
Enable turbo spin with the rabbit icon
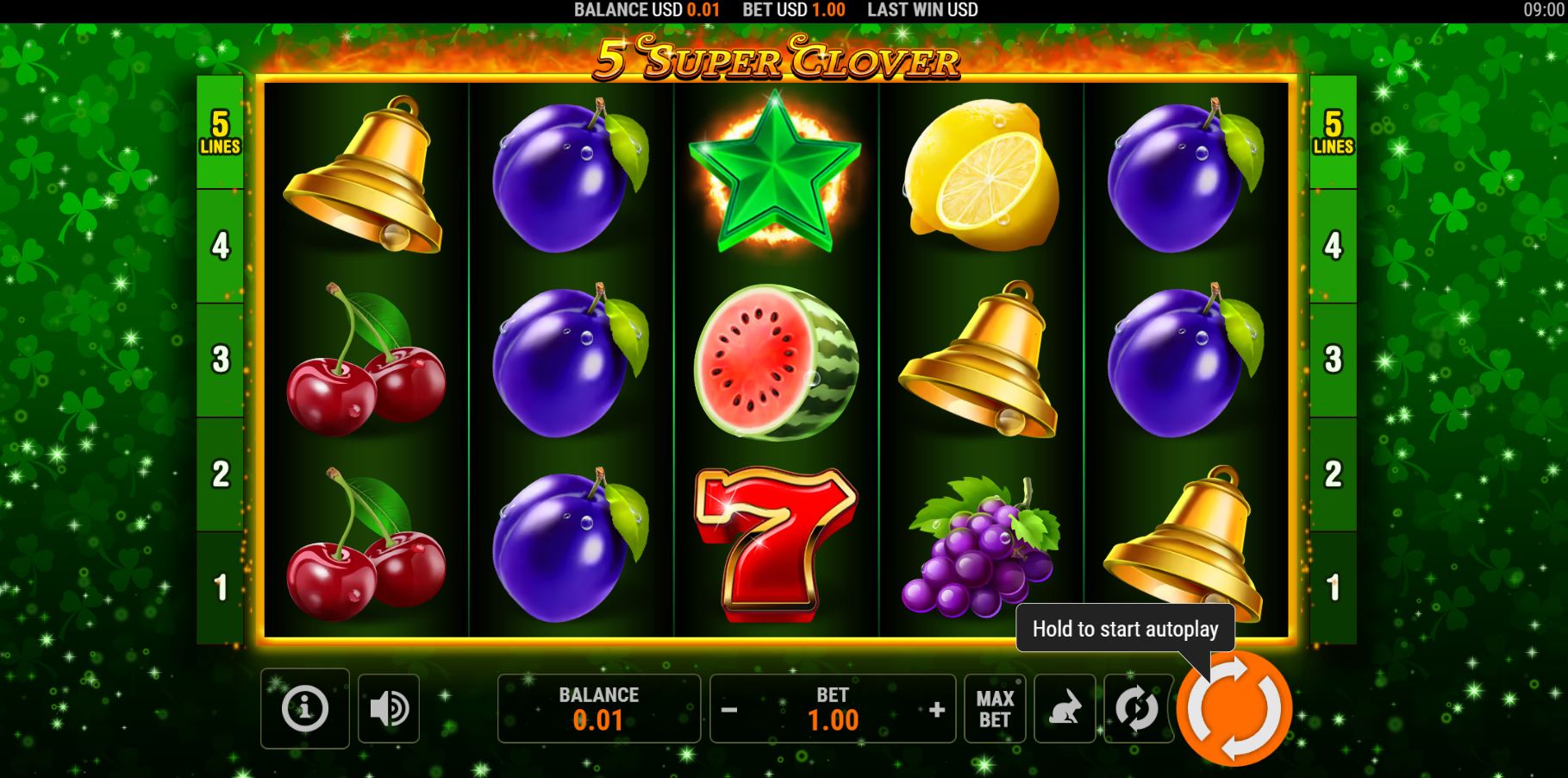coord(1064,709)
